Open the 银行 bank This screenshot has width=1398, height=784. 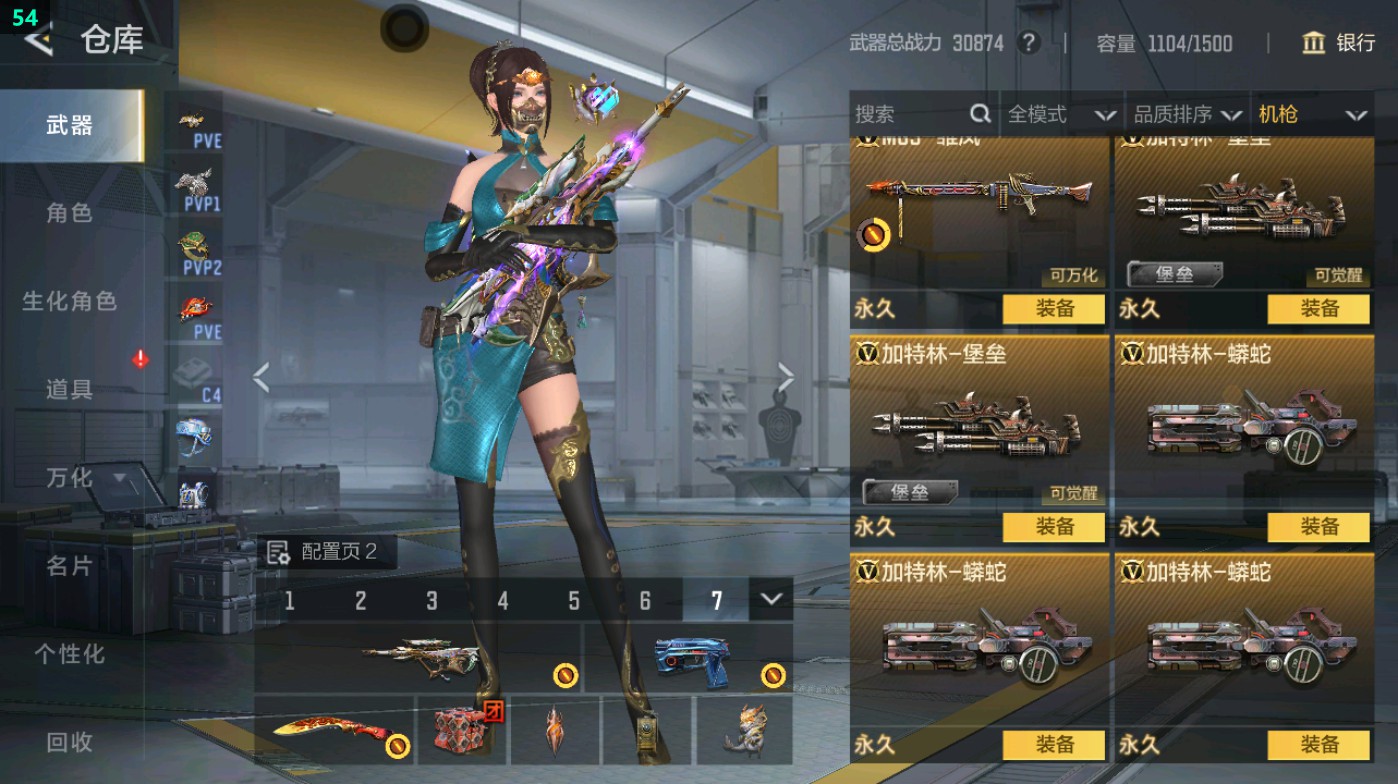[x=1339, y=43]
